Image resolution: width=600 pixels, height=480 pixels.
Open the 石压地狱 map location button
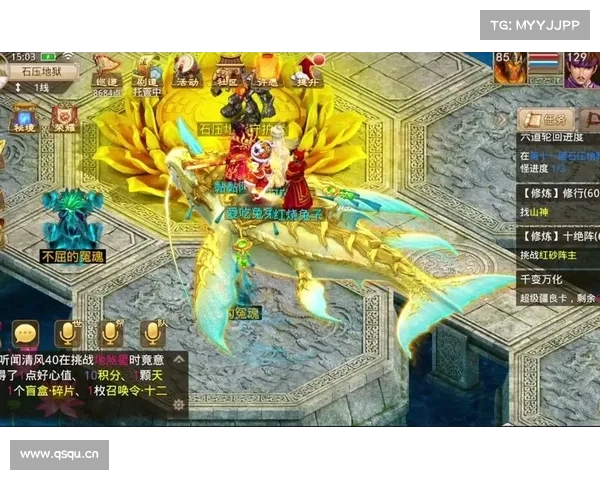[x=42, y=71]
